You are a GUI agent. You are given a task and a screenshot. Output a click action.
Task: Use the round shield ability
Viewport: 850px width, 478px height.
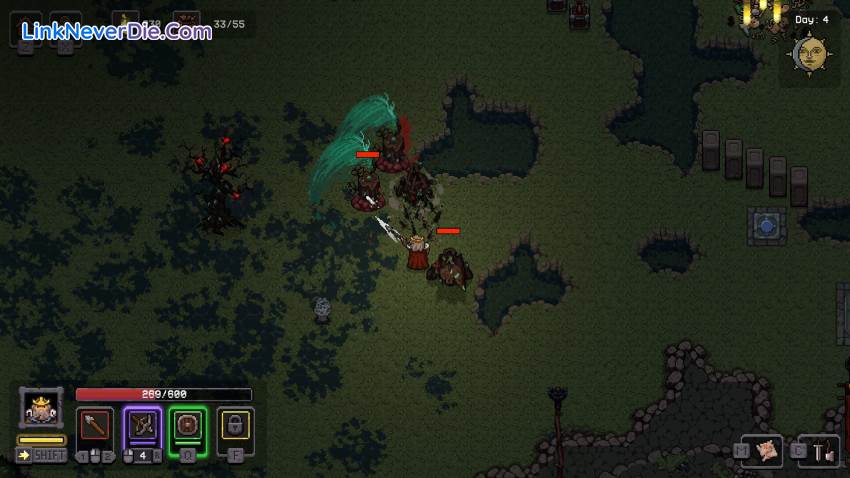click(188, 425)
